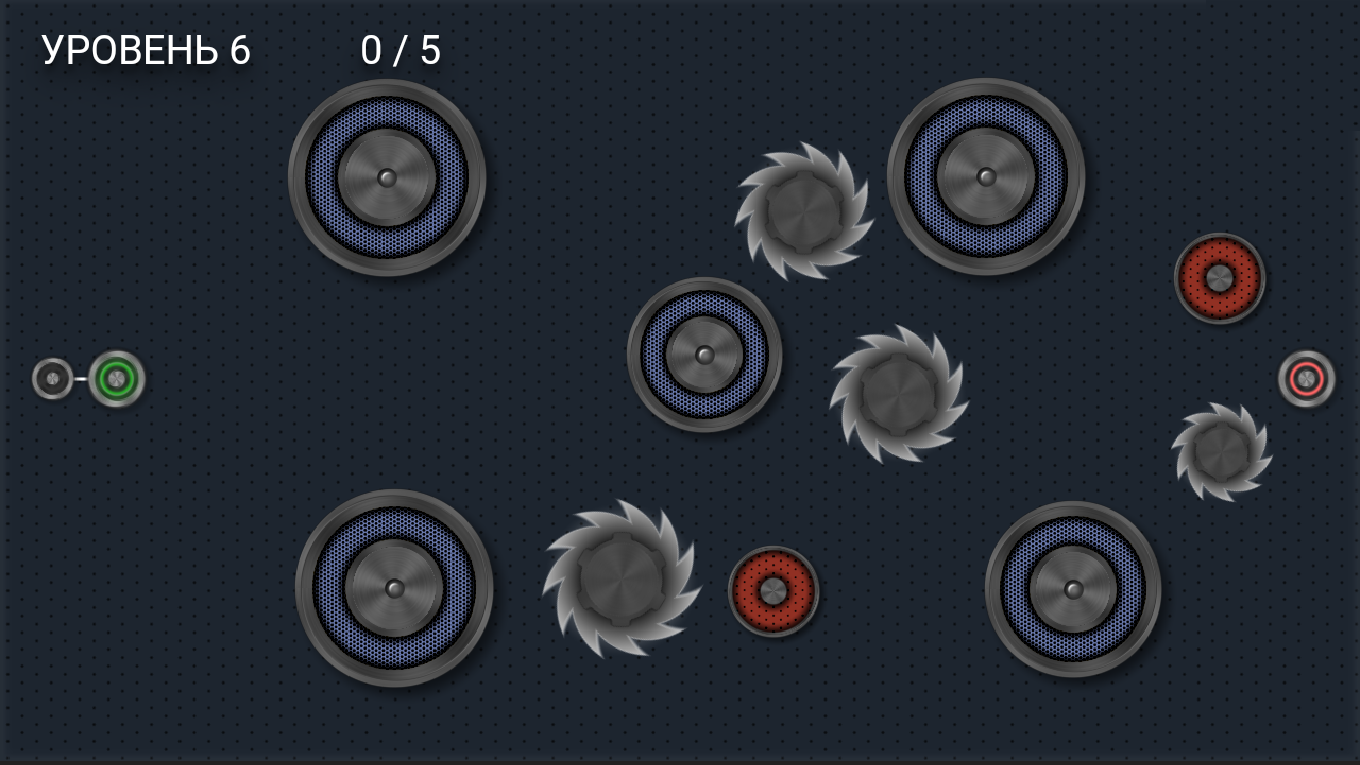Click the red speaker near the top right corner
Image resolution: width=1360 pixels, height=765 pixels.
pyautogui.click(x=1218, y=280)
